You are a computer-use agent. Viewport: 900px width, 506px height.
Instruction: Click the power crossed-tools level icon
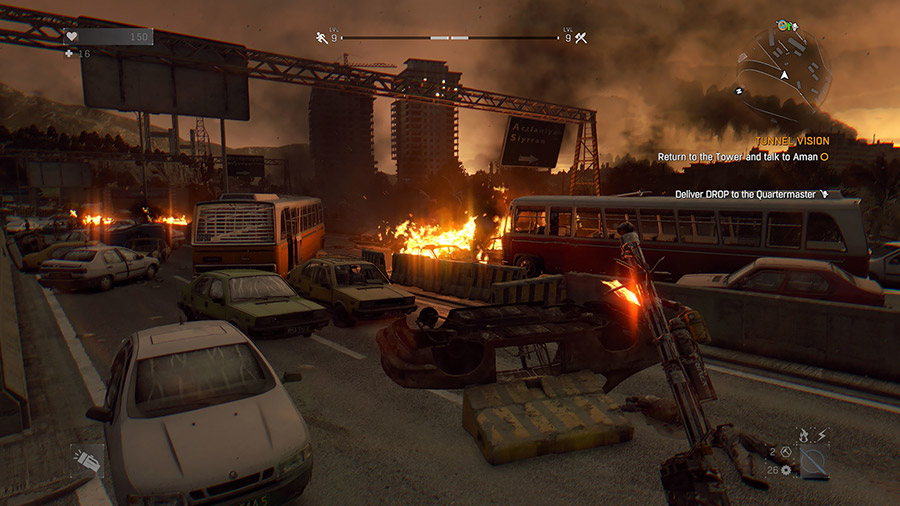tap(579, 38)
